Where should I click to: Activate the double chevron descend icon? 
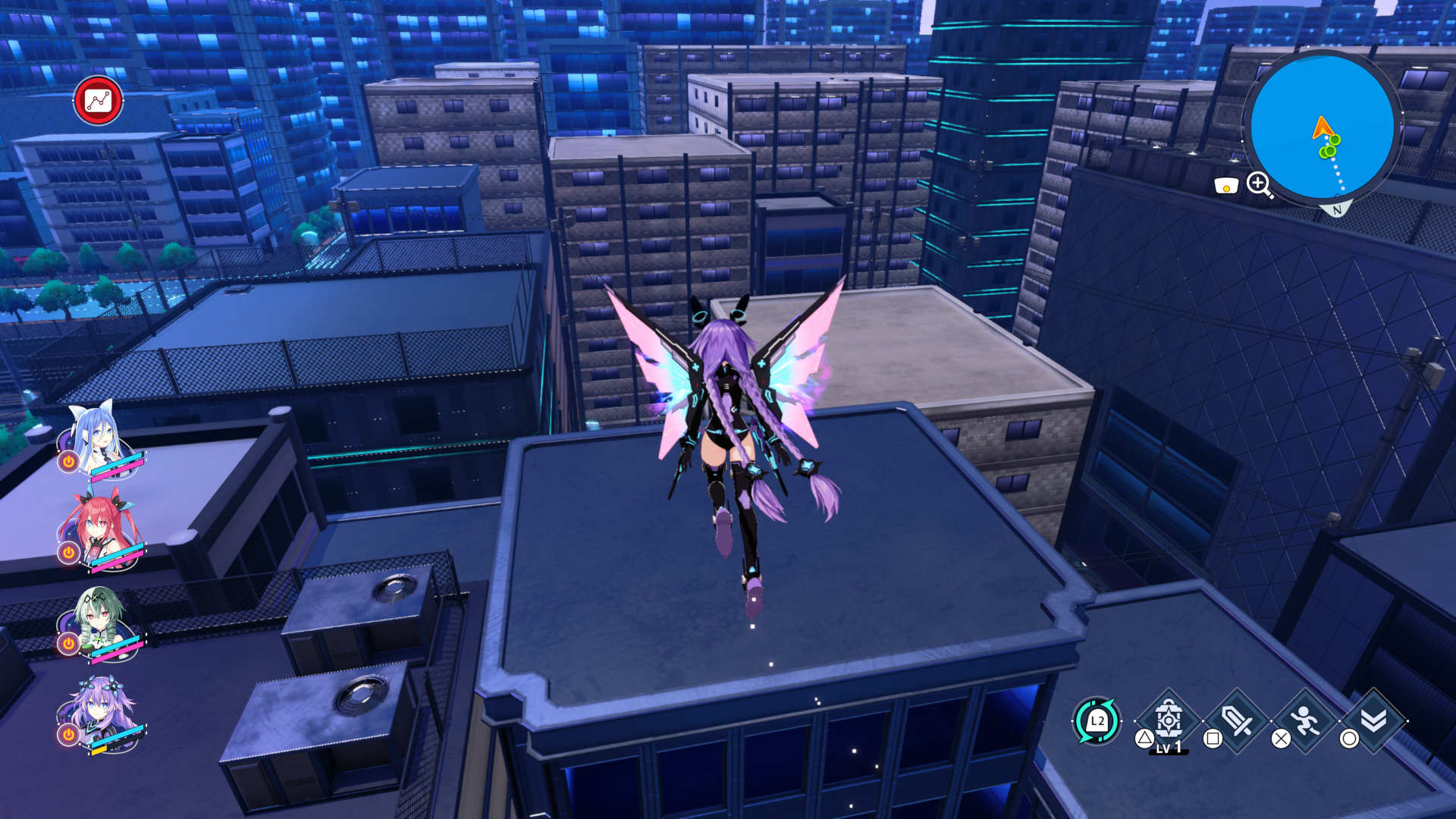(x=1373, y=720)
